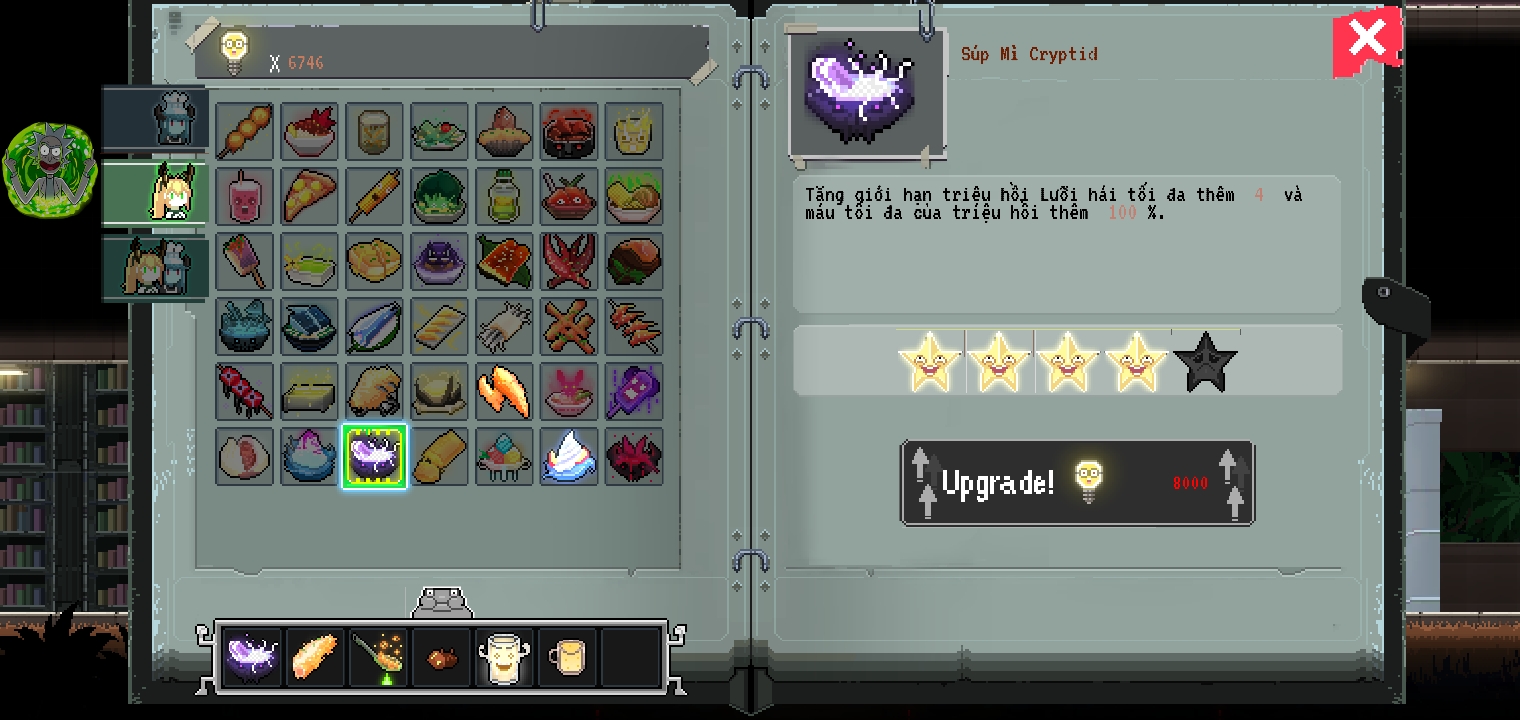Select the two-character duo tab
Image resolution: width=1520 pixels, height=720 pixels.
pyautogui.click(x=158, y=266)
